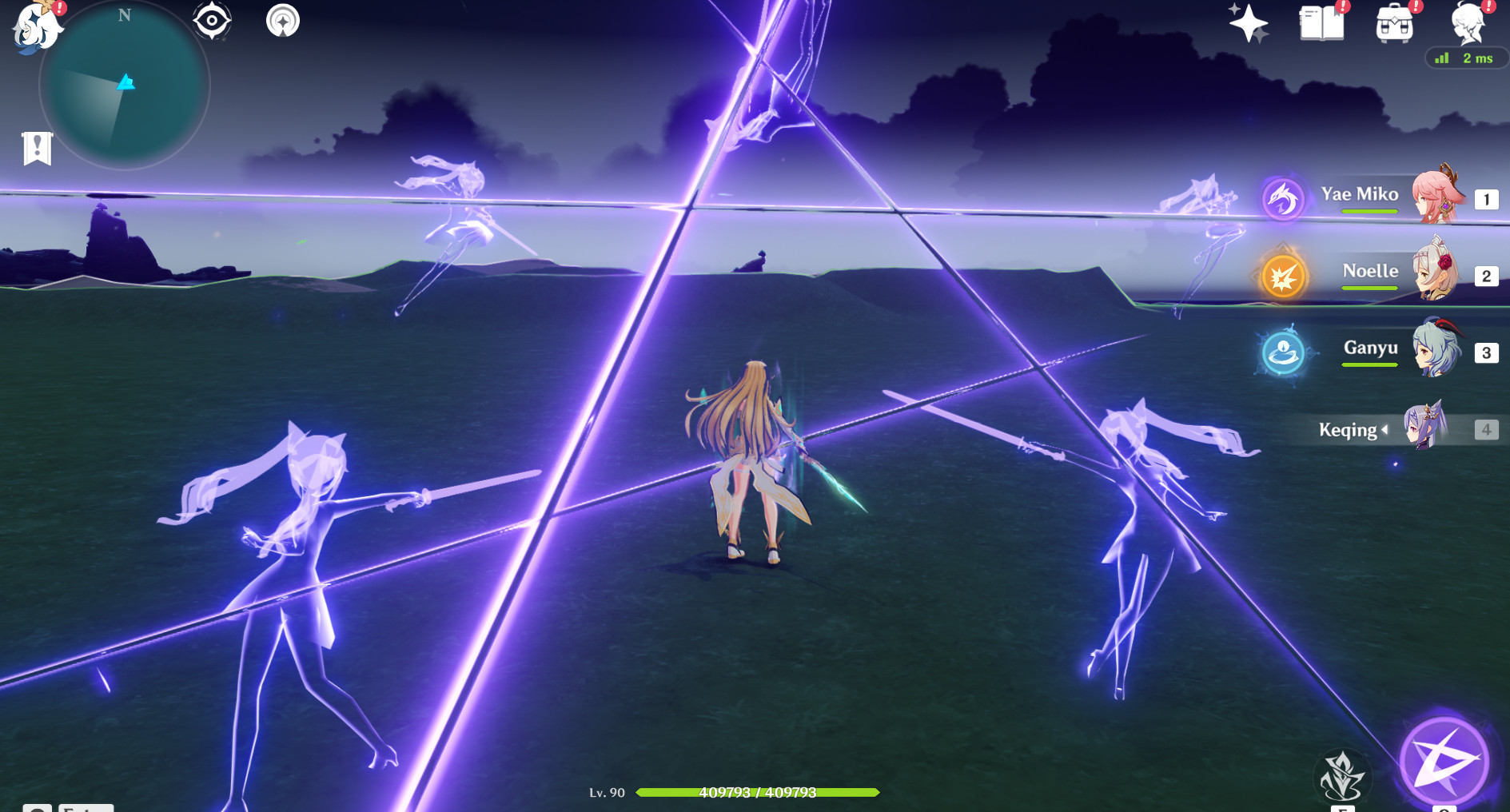Click the 2 ms network ping indicator

1469,58
